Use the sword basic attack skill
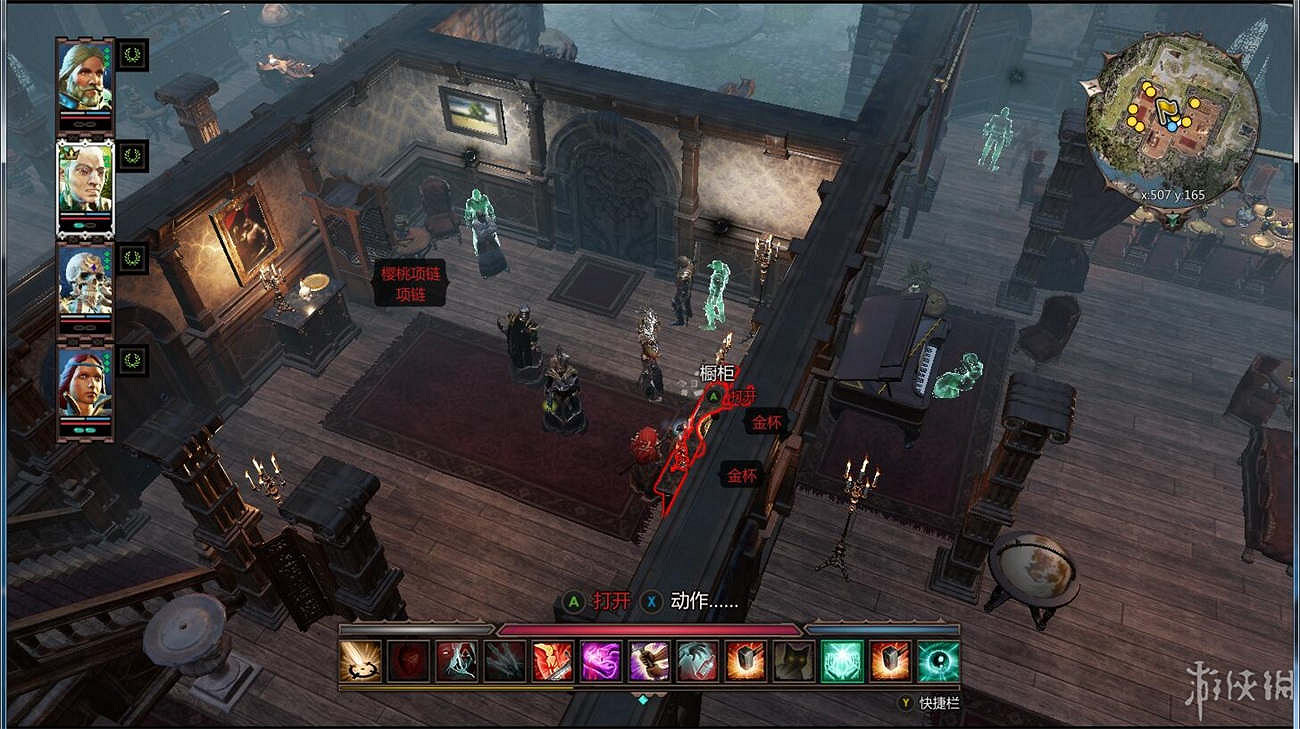Viewport: 1300px width, 729px height. point(360,661)
